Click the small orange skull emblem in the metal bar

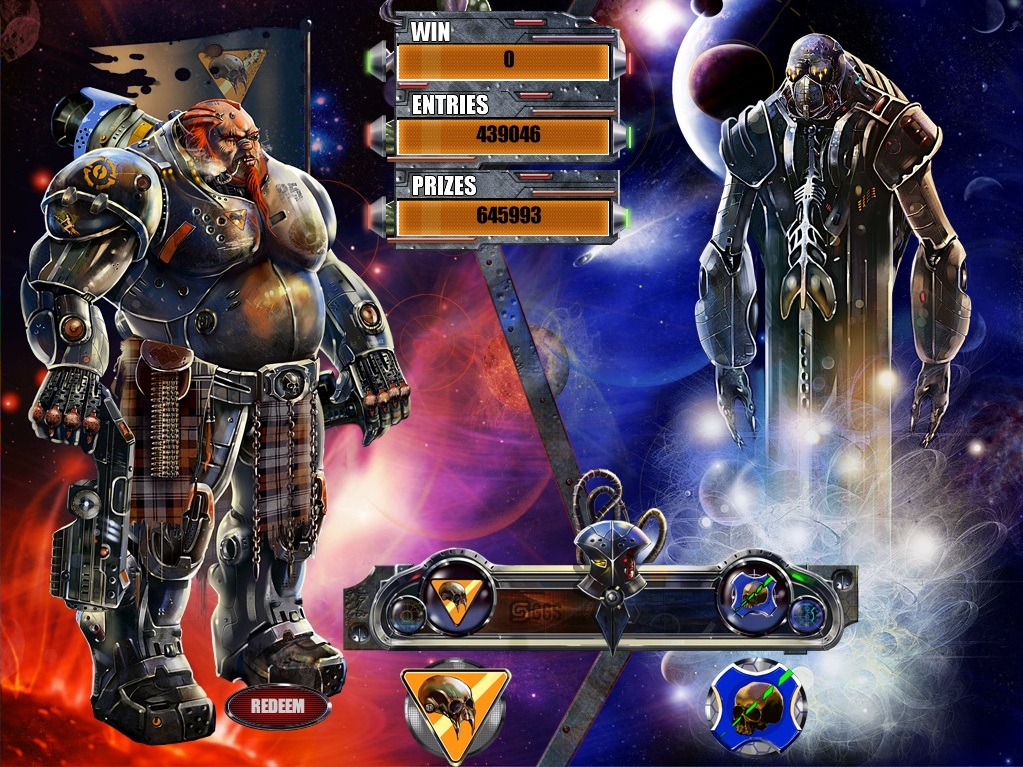(x=459, y=599)
